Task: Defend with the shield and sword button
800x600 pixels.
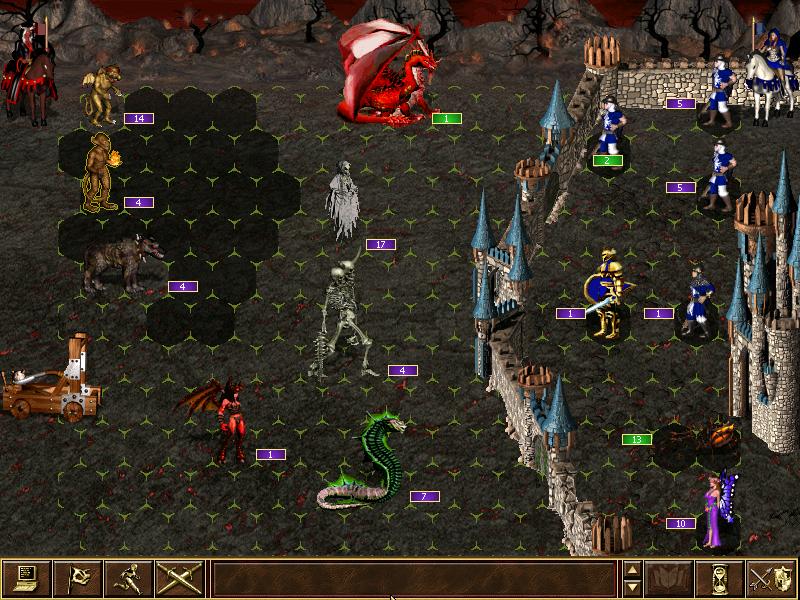Action: click(772, 577)
